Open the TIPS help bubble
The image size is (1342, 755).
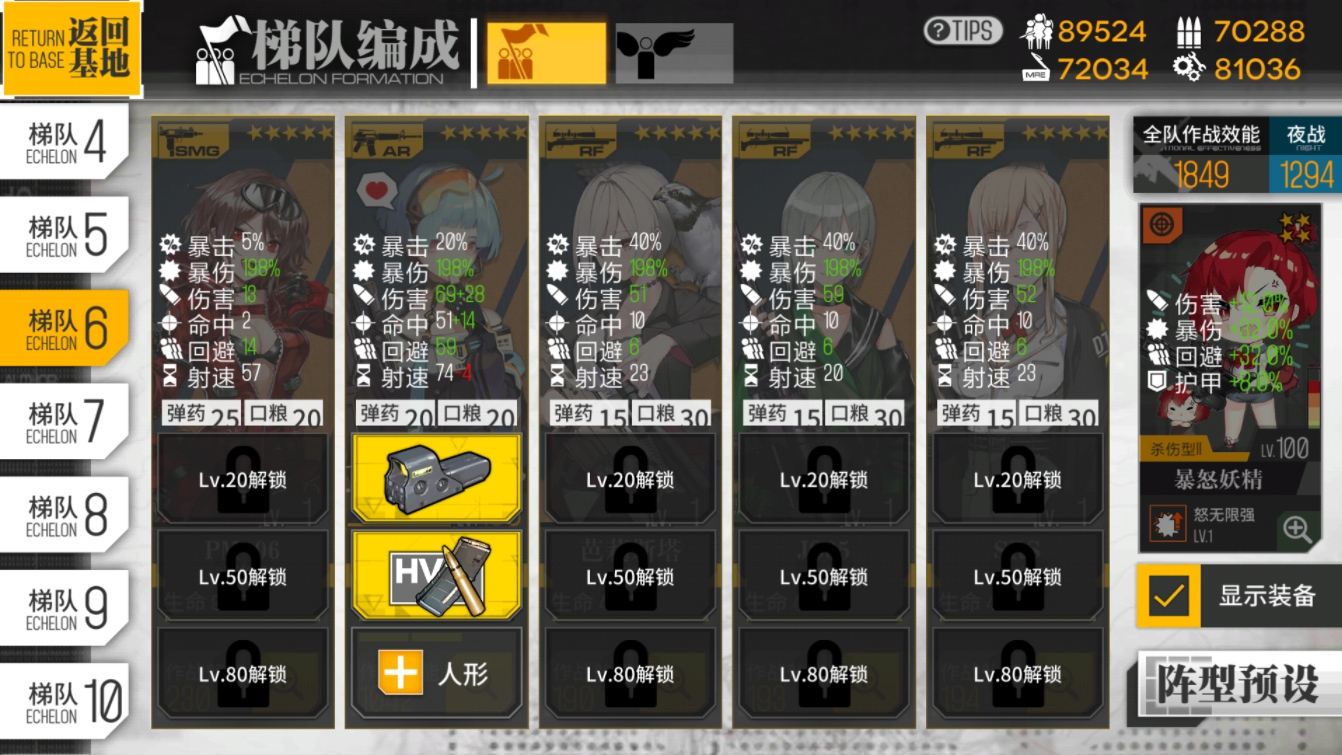(961, 31)
